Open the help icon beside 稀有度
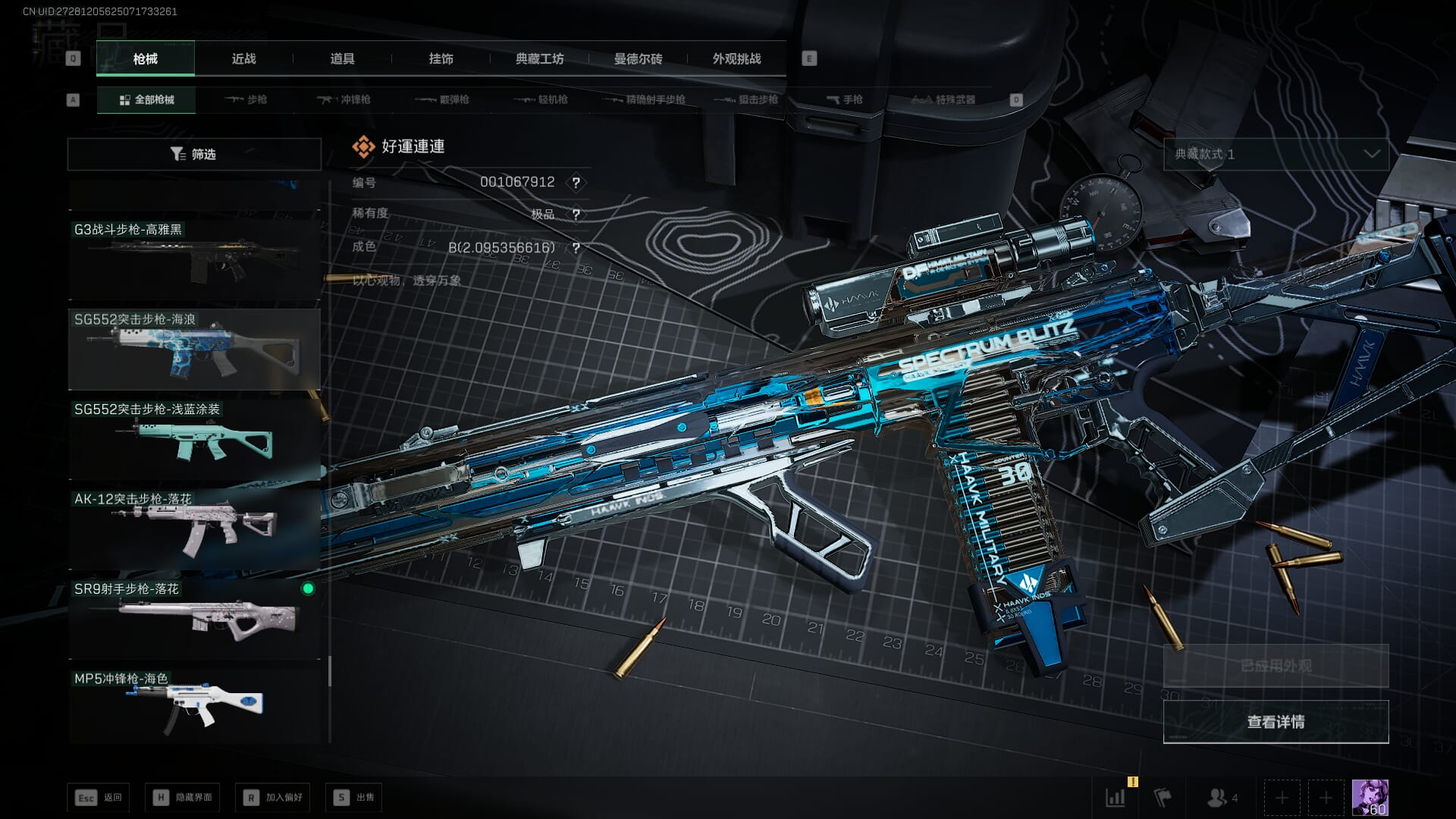The width and height of the screenshot is (1456, 819). (576, 215)
